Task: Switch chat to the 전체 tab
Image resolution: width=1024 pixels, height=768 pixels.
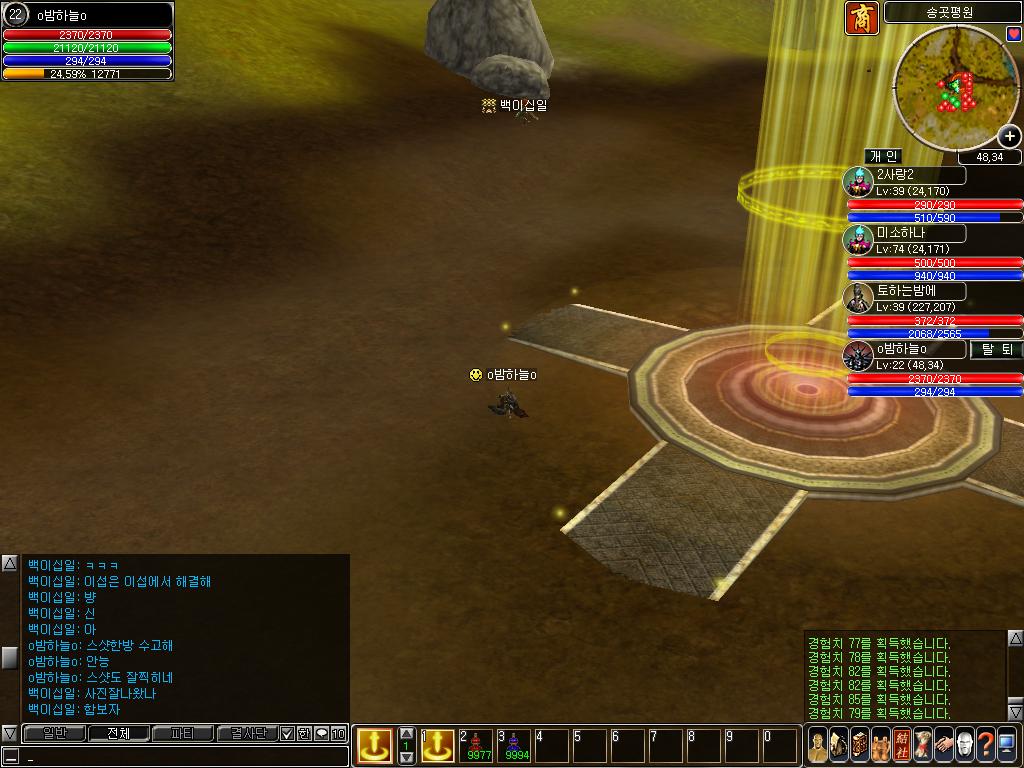Action: click(118, 733)
